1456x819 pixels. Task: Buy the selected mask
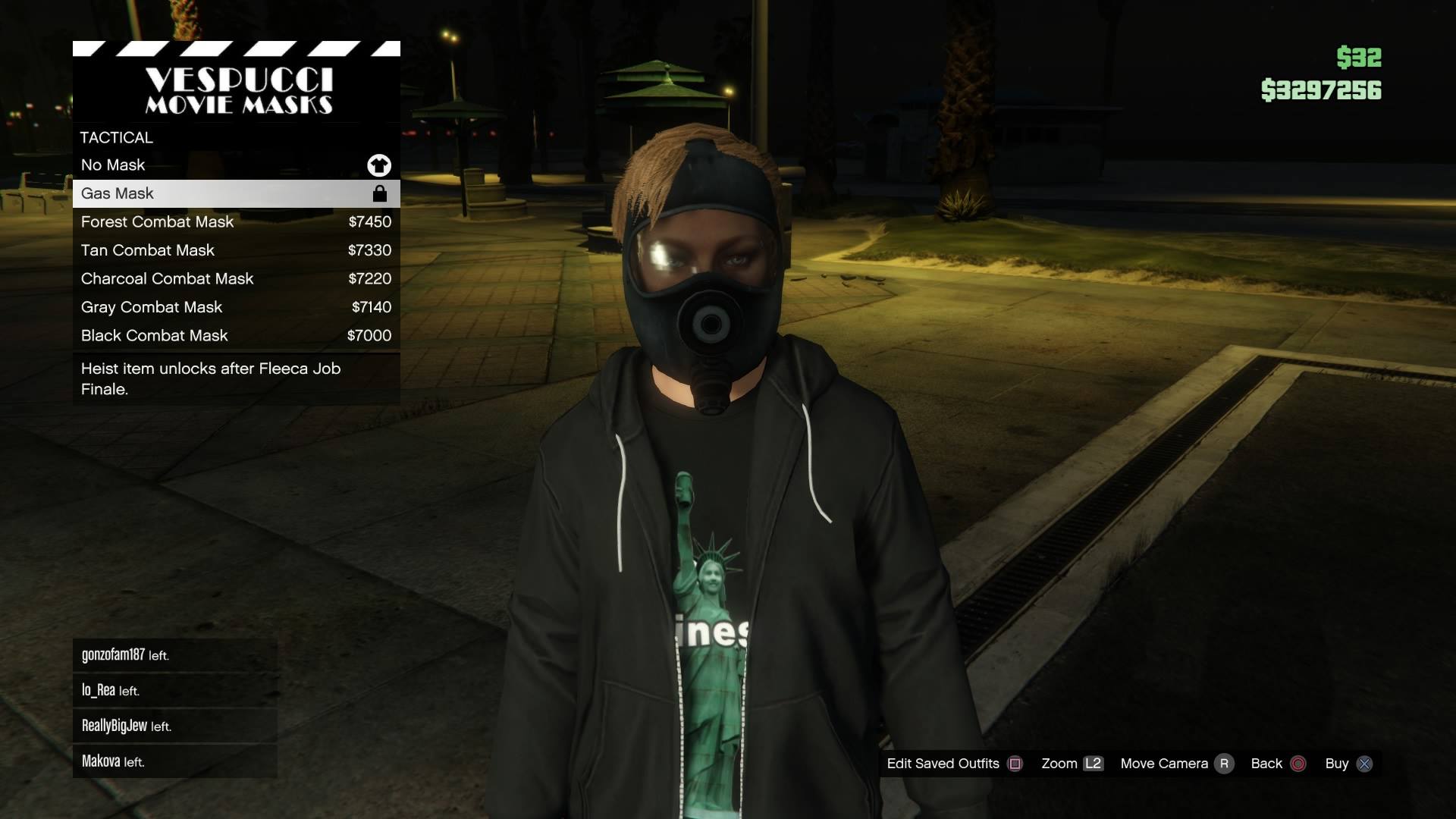point(1348,764)
